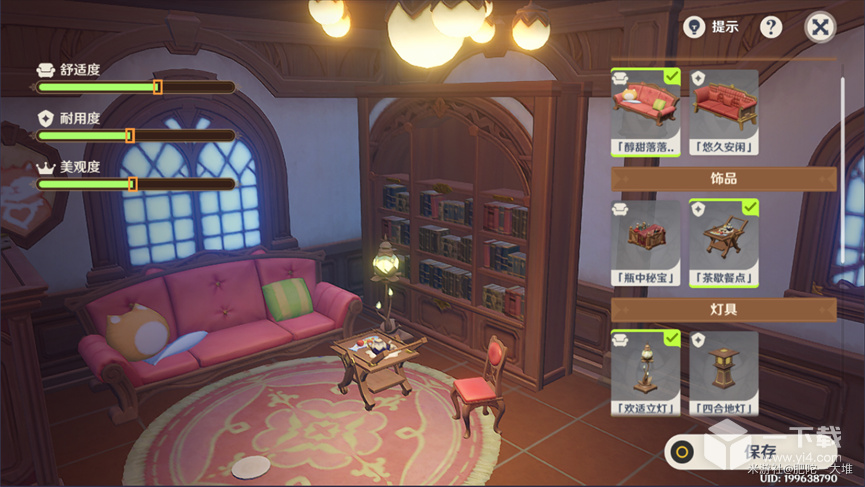The image size is (865, 487).
Task: Choose the 四合地灯 ground lamp
Action: 723,367
